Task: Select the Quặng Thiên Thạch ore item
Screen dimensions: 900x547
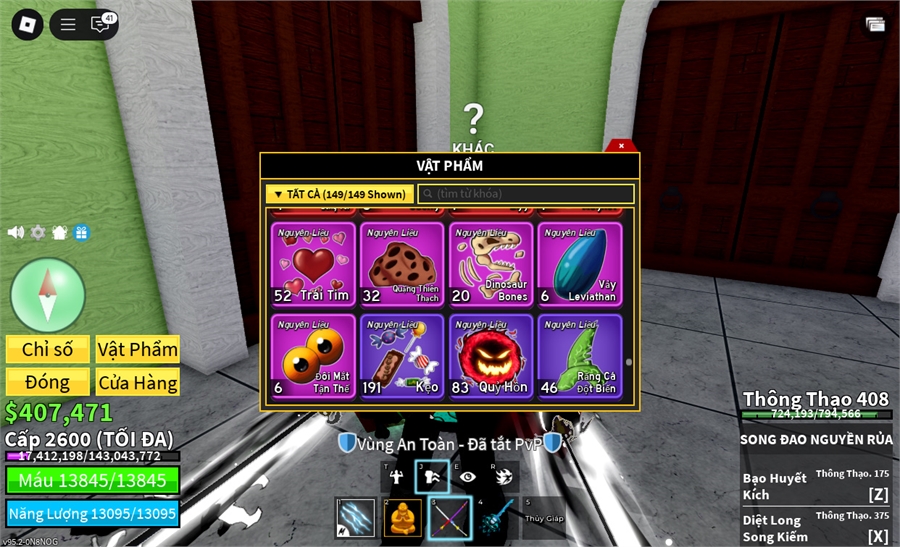Action: tap(402, 264)
